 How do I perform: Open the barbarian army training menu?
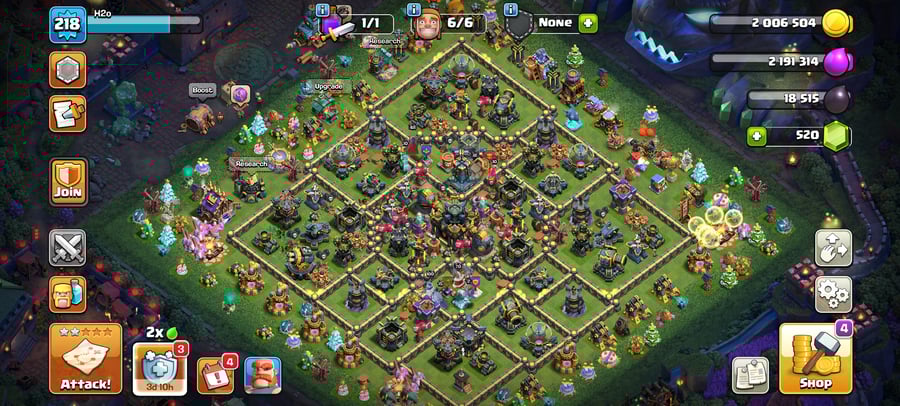(x=68, y=294)
